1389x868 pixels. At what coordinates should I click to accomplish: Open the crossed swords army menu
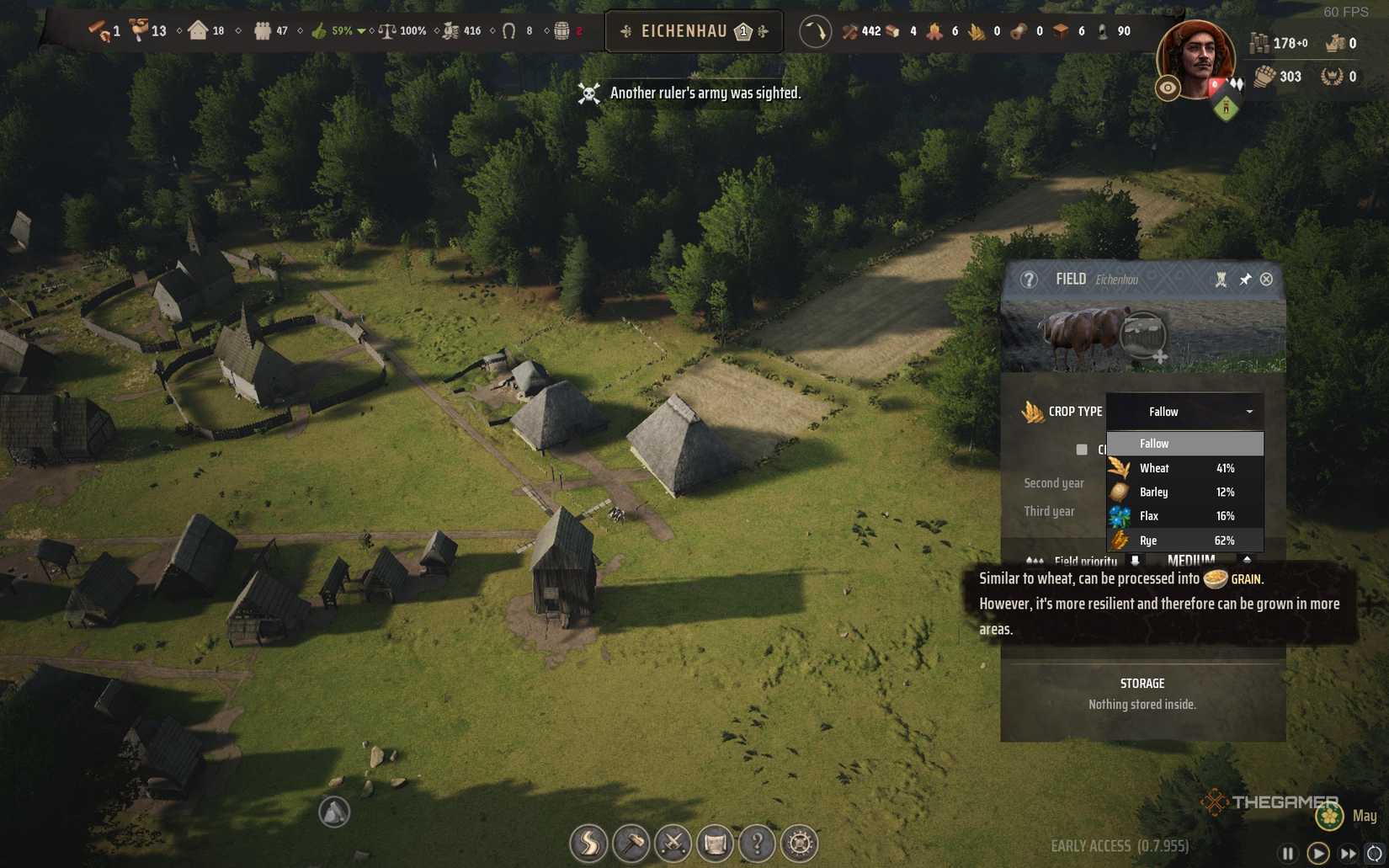[673, 843]
